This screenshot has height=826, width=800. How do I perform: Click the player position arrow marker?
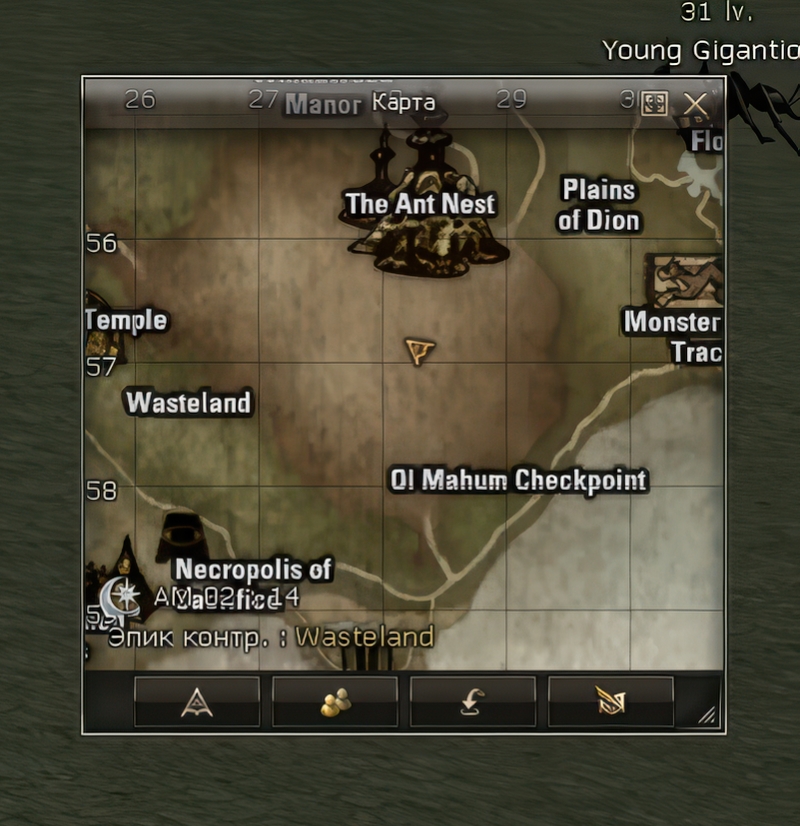(x=420, y=351)
